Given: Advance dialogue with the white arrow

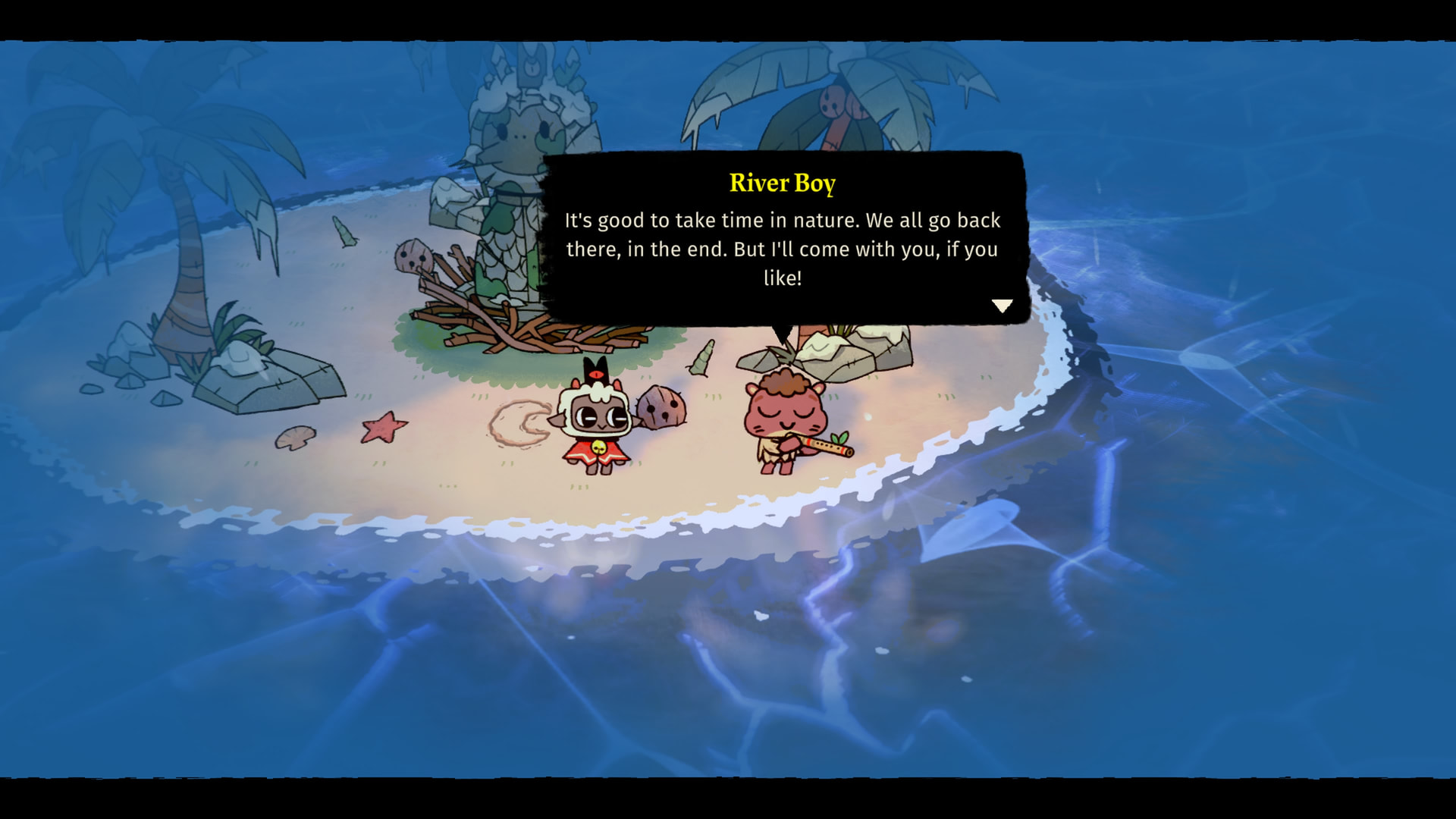Looking at the screenshot, I should [1002, 306].
